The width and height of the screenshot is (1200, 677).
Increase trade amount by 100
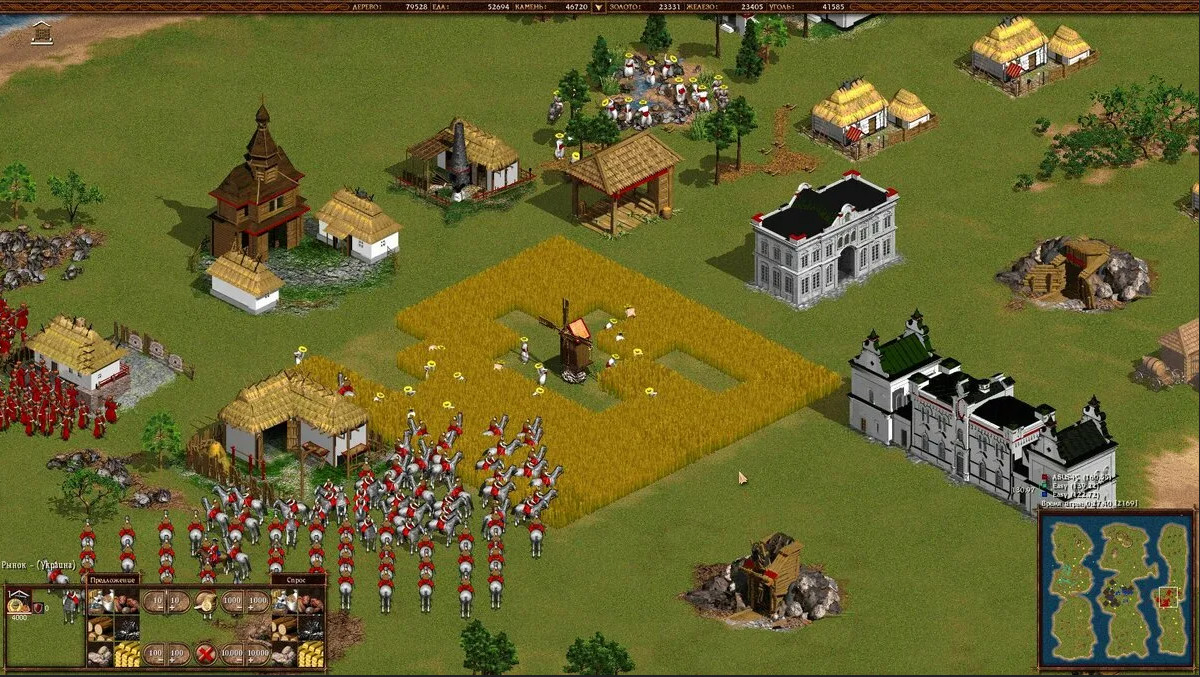tap(179, 654)
